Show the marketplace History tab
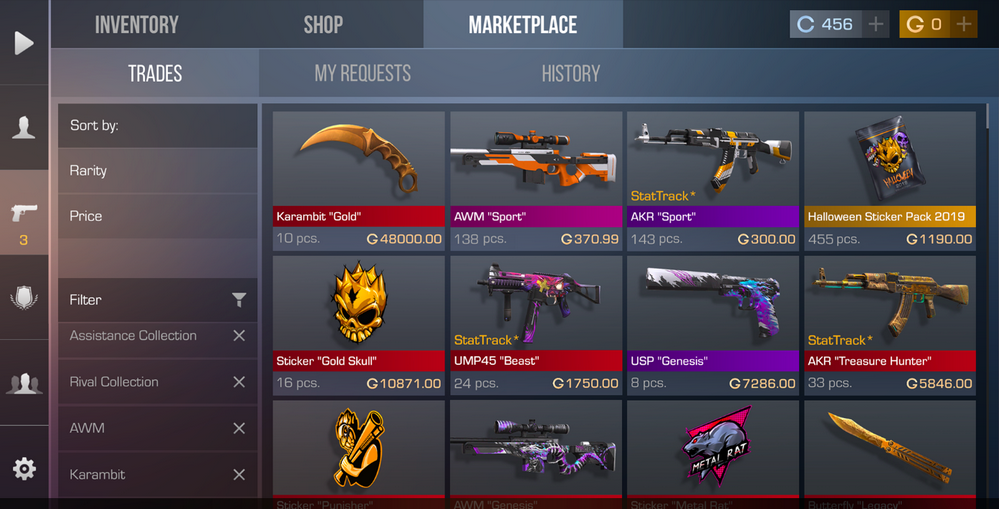Viewport: 999px width, 509px height. click(x=570, y=73)
